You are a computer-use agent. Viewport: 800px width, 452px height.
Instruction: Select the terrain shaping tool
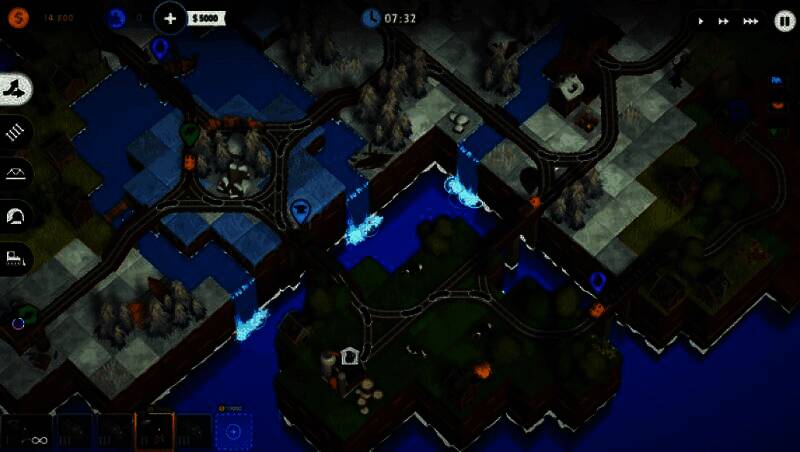click(18, 89)
